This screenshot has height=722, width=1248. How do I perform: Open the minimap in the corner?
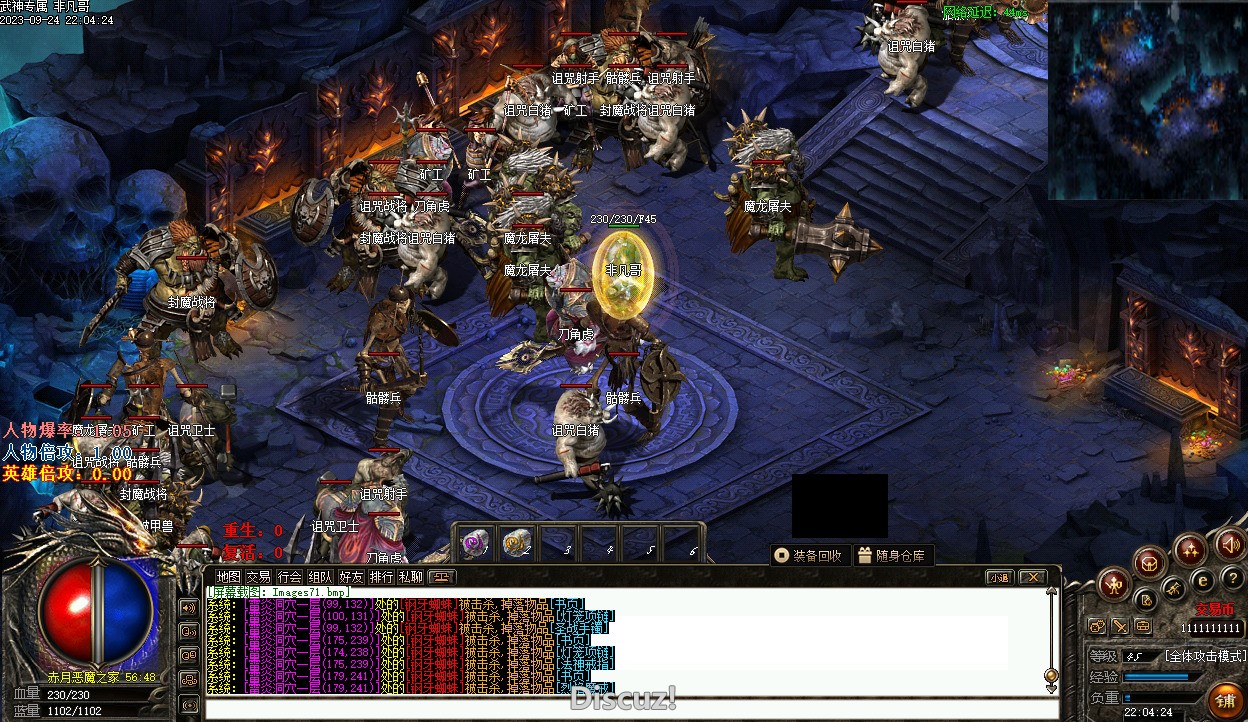pos(1146,100)
